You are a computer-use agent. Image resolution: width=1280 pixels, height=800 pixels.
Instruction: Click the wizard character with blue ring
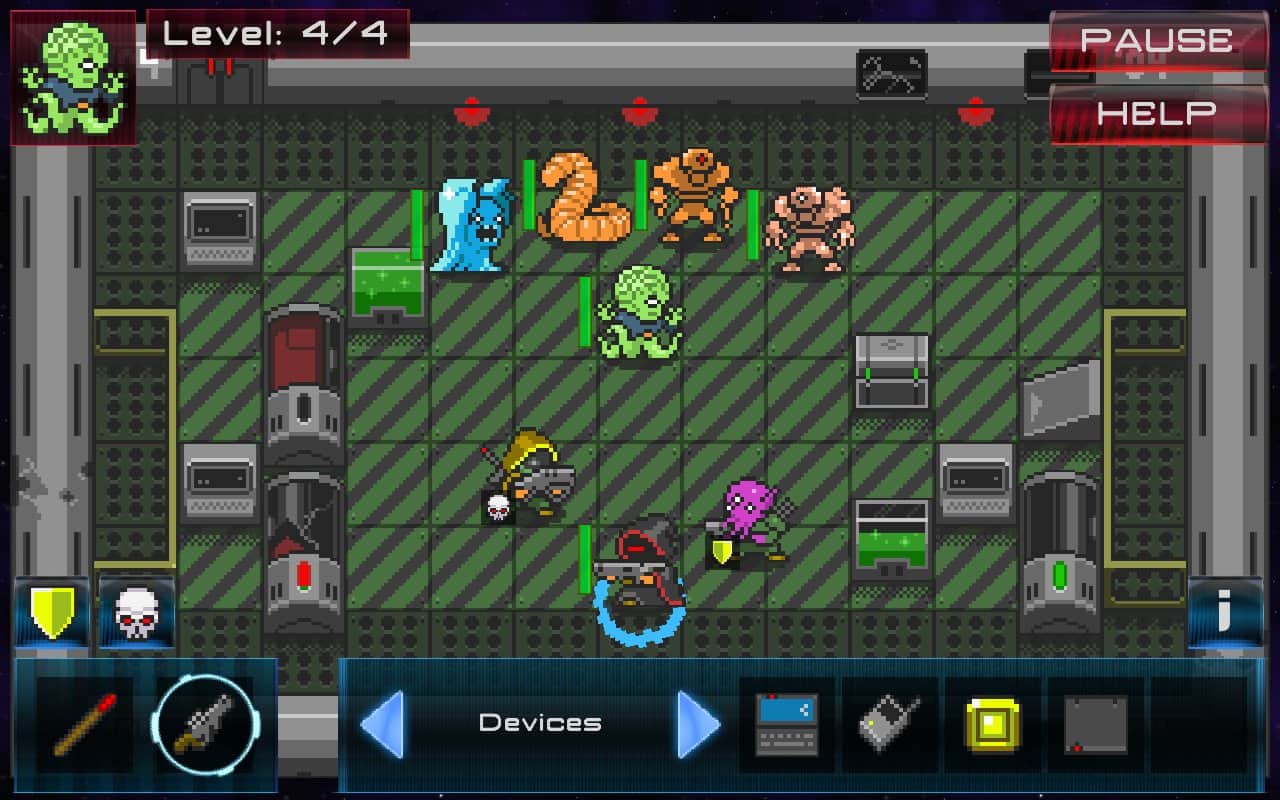(640, 570)
